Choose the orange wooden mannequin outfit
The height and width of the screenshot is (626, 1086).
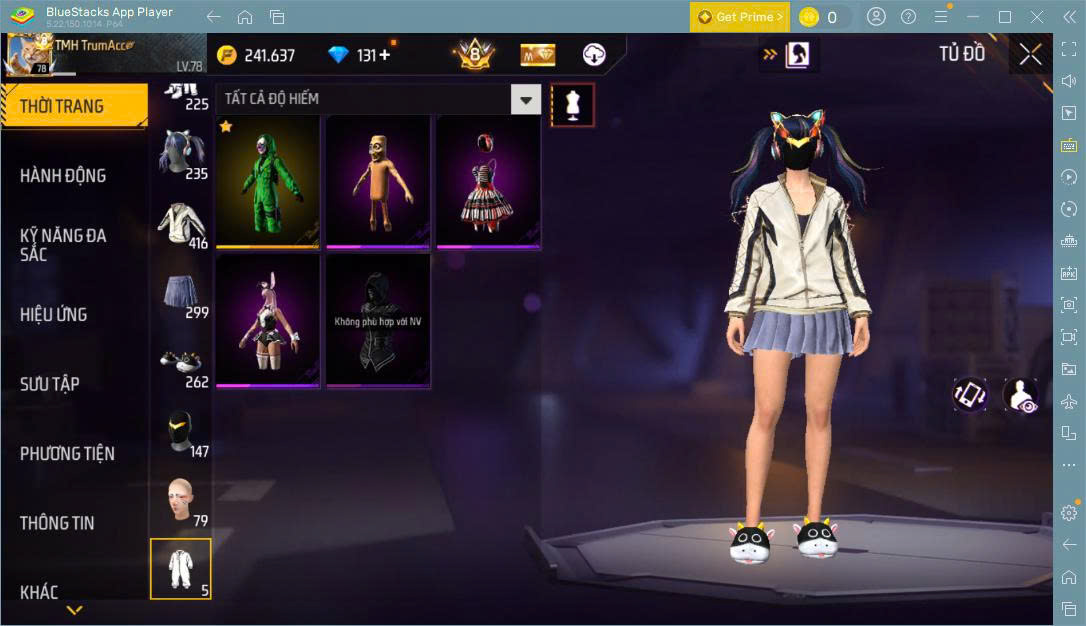(377, 181)
